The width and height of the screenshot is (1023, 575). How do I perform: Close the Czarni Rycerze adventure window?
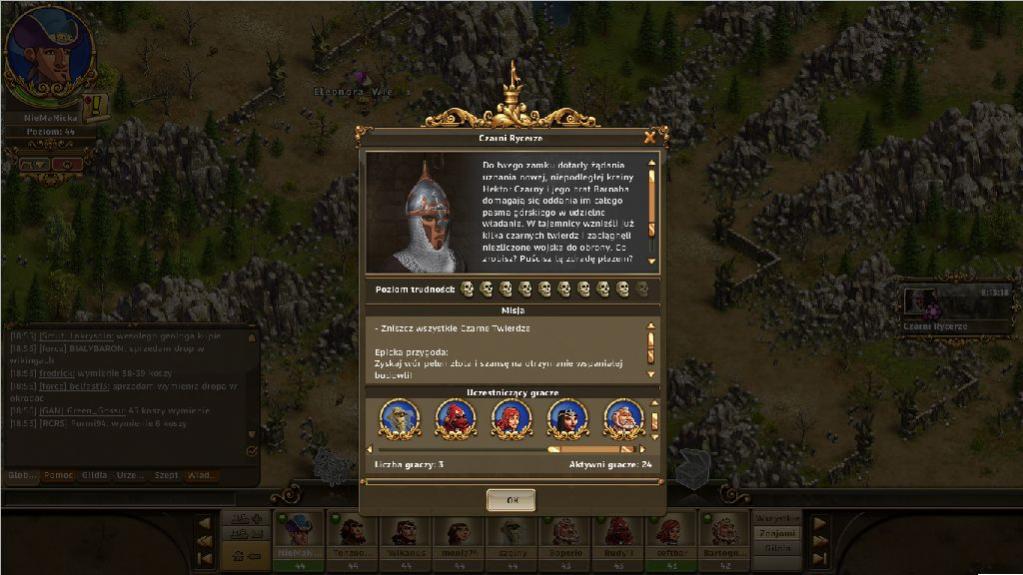point(651,137)
